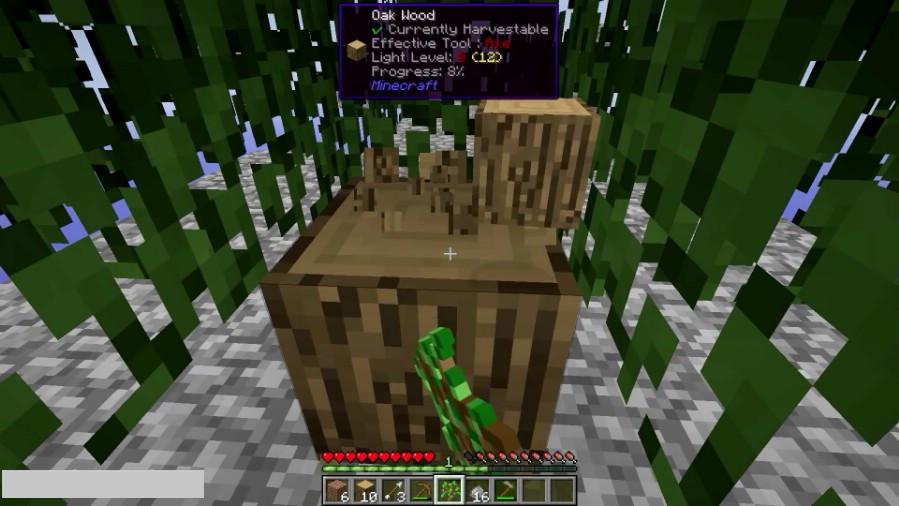The image size is (899, 506).
Task: Choose the wooden planks stack of 10
Action: pyautogui.click(x=365, y=490)
